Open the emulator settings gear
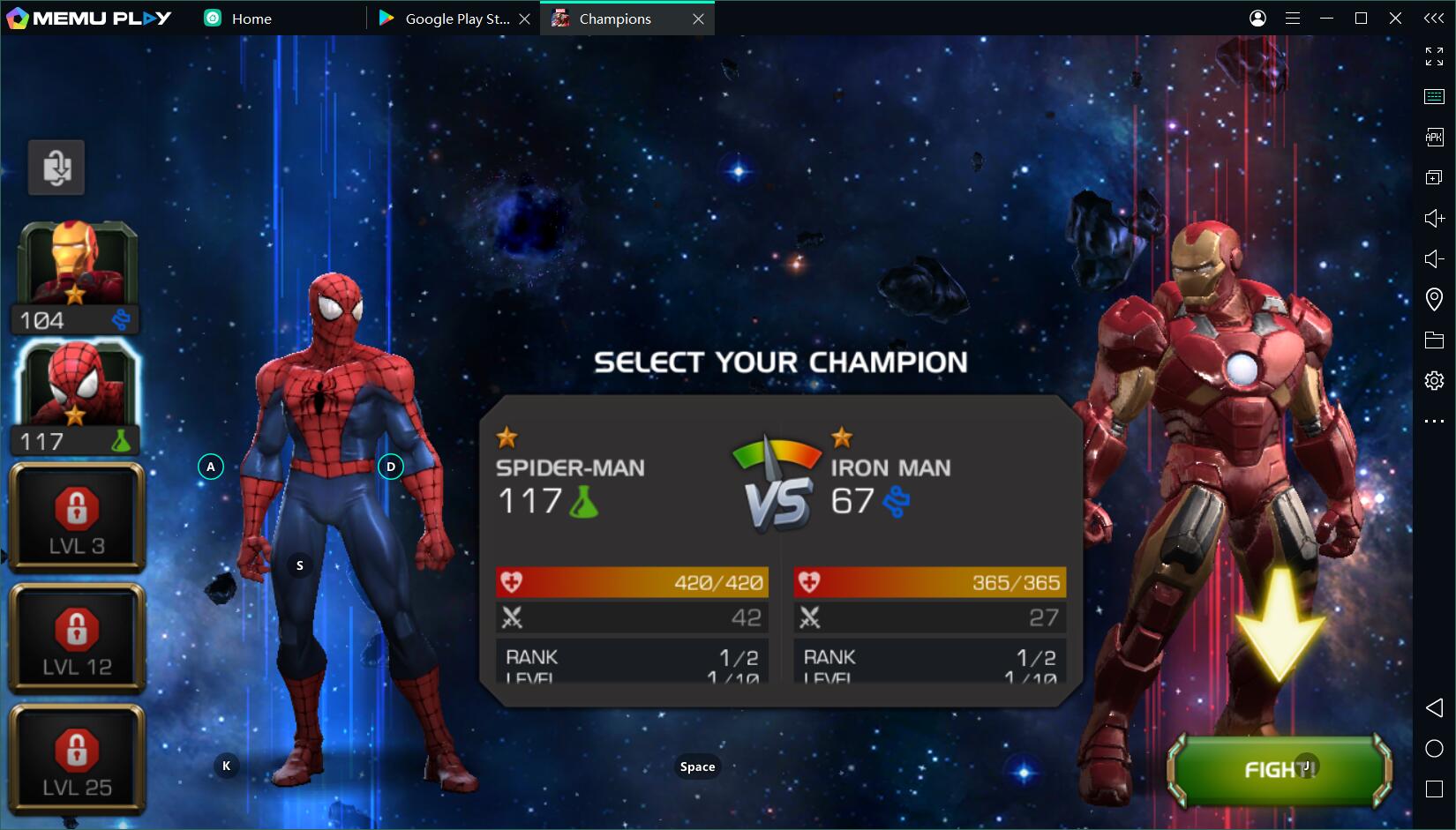The image size is (1456, 830). [x=1434, y=380]
